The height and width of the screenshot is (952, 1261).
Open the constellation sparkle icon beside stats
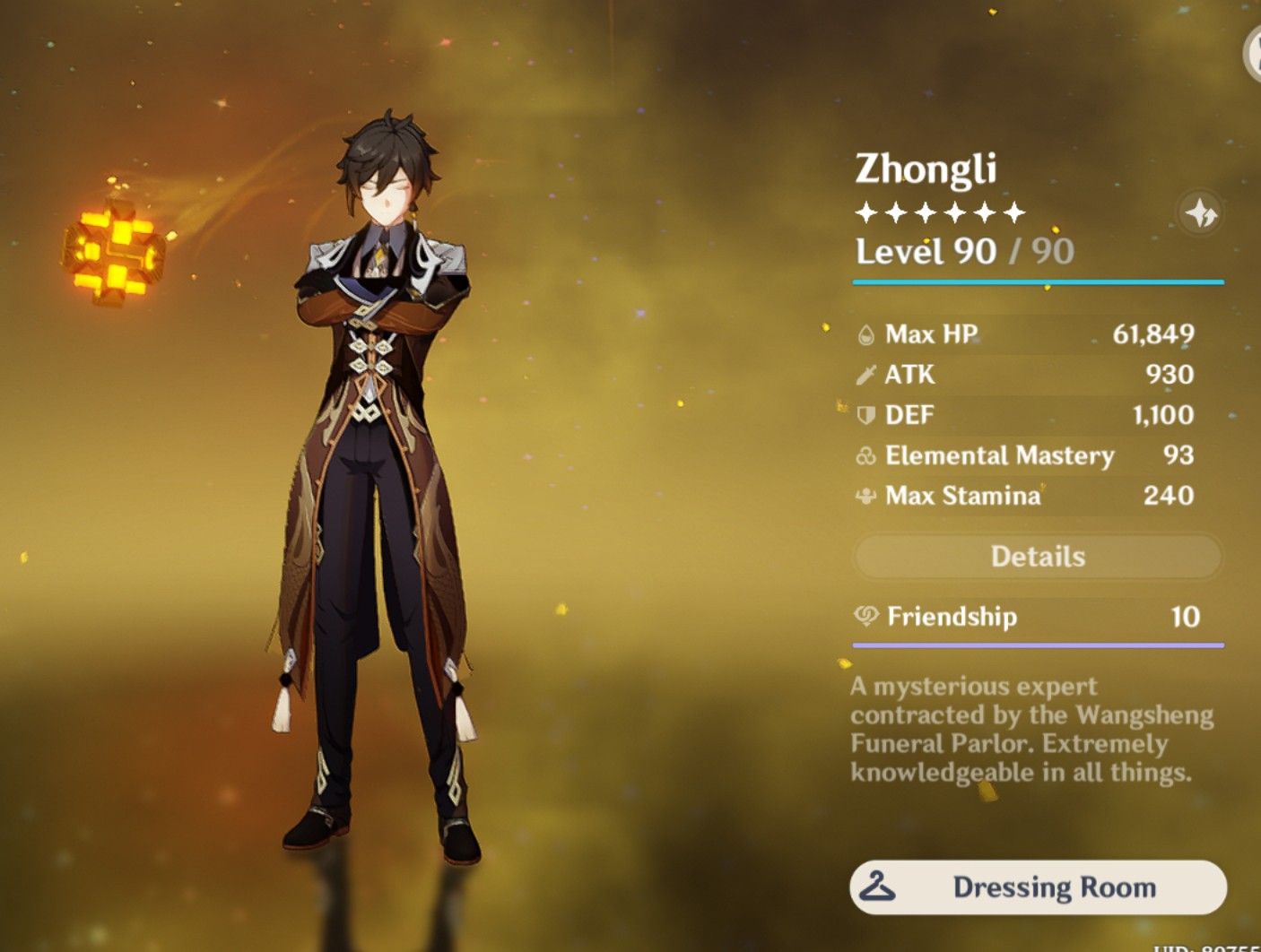(1199, 212)
